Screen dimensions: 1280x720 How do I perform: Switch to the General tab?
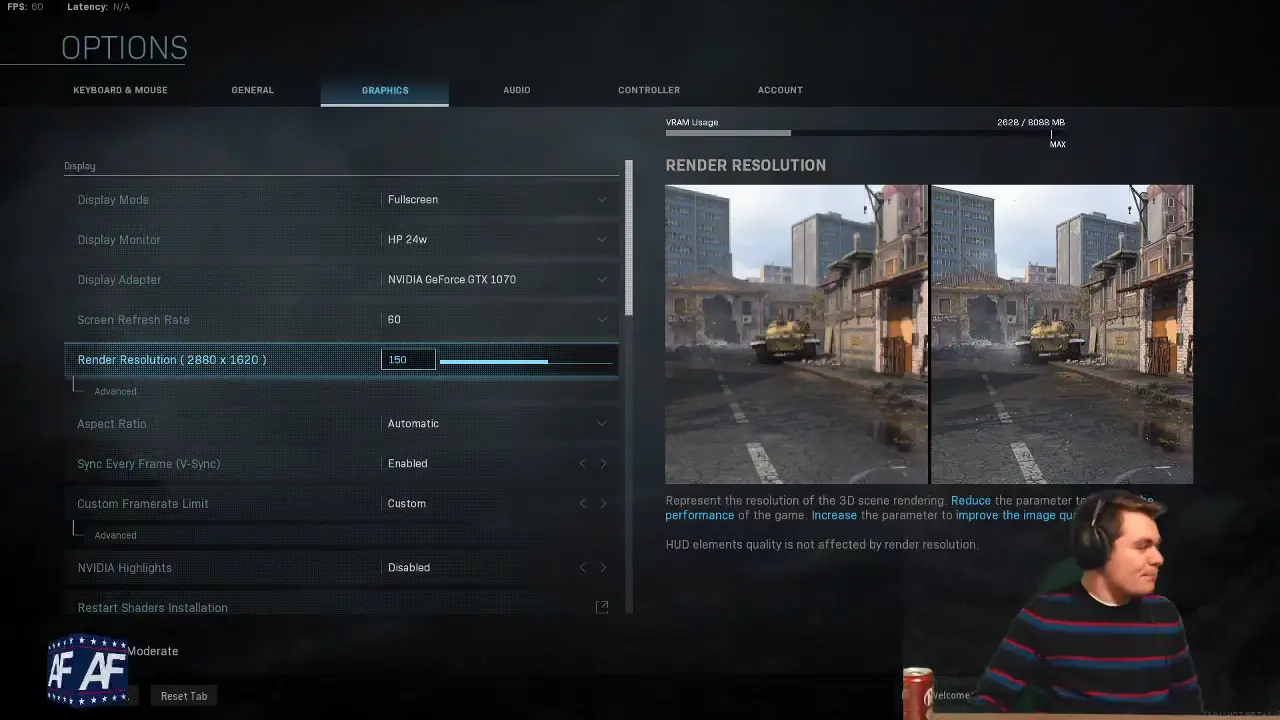click(252, 90)
